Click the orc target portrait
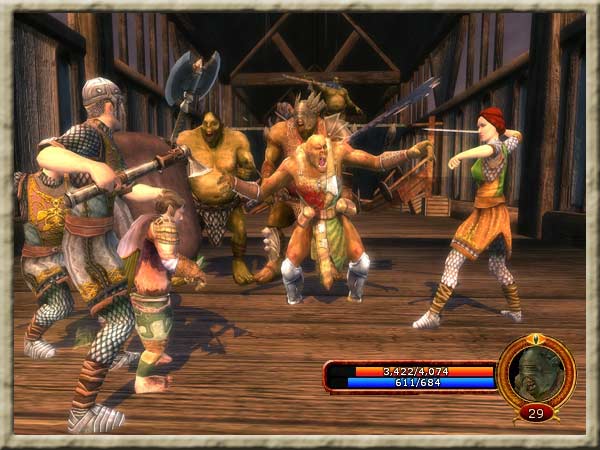Screen dimensions: 600x450 (535, 372)
